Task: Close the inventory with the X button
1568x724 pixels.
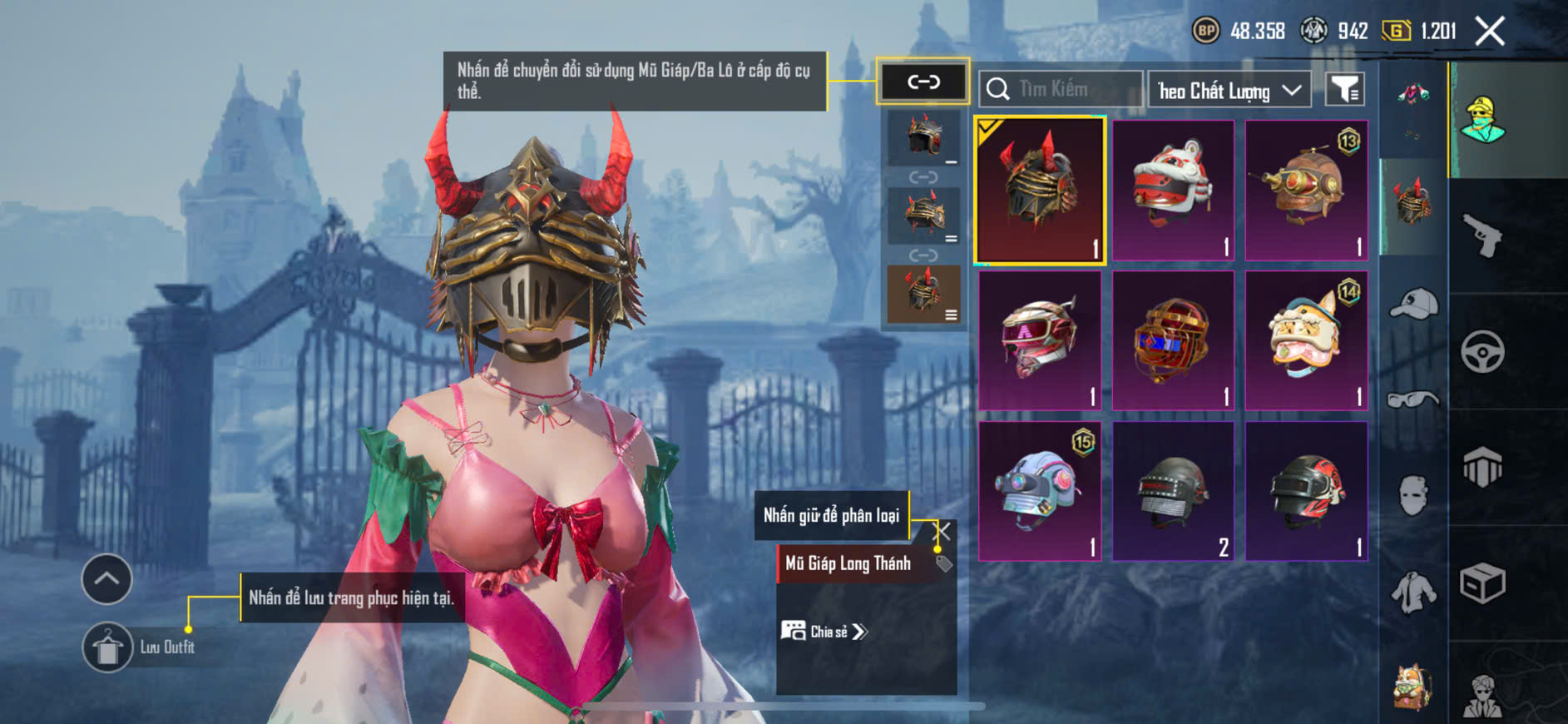Action: pyautogui.click(x=1489, y=32)
